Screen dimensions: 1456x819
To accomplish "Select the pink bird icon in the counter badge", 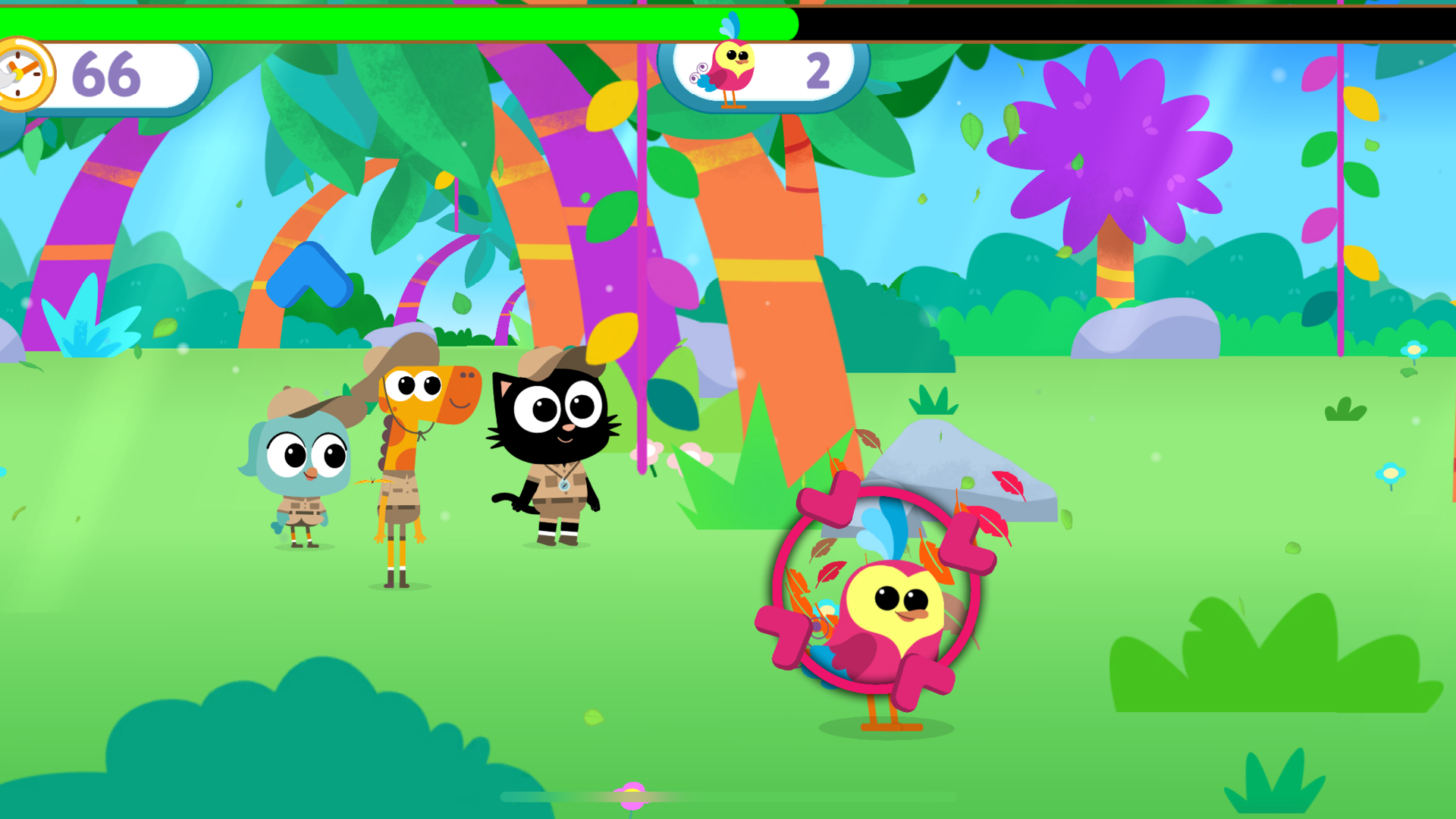I will 730,74.
